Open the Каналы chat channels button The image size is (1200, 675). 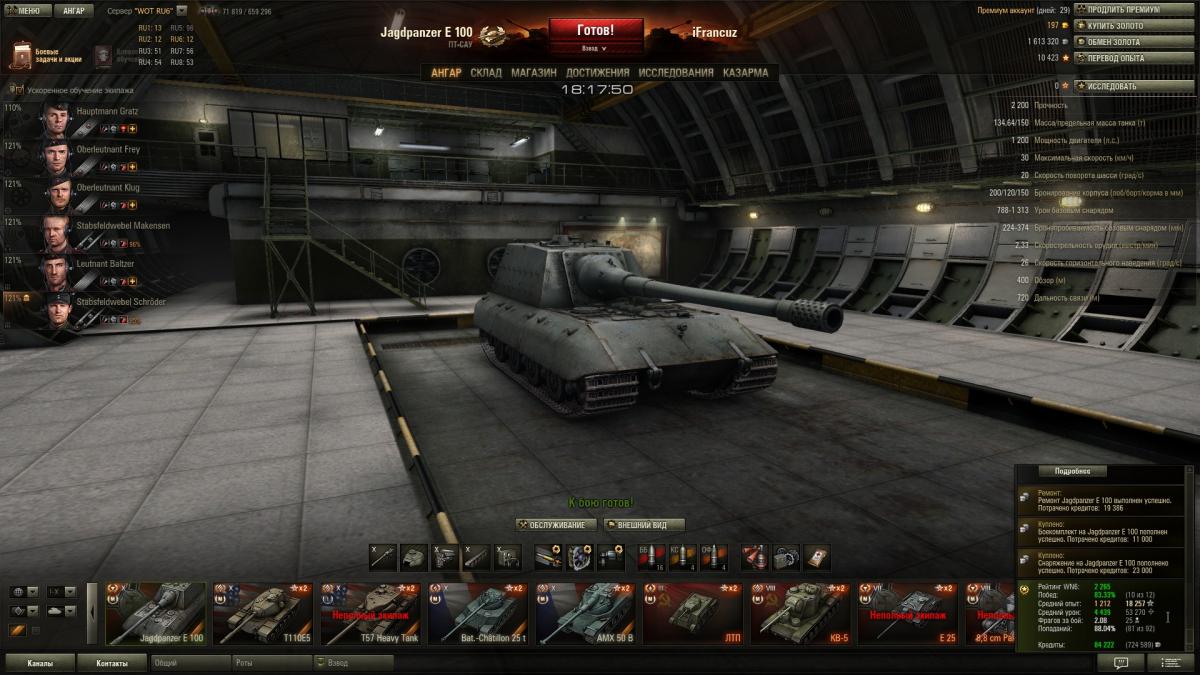tap(40, 663)
